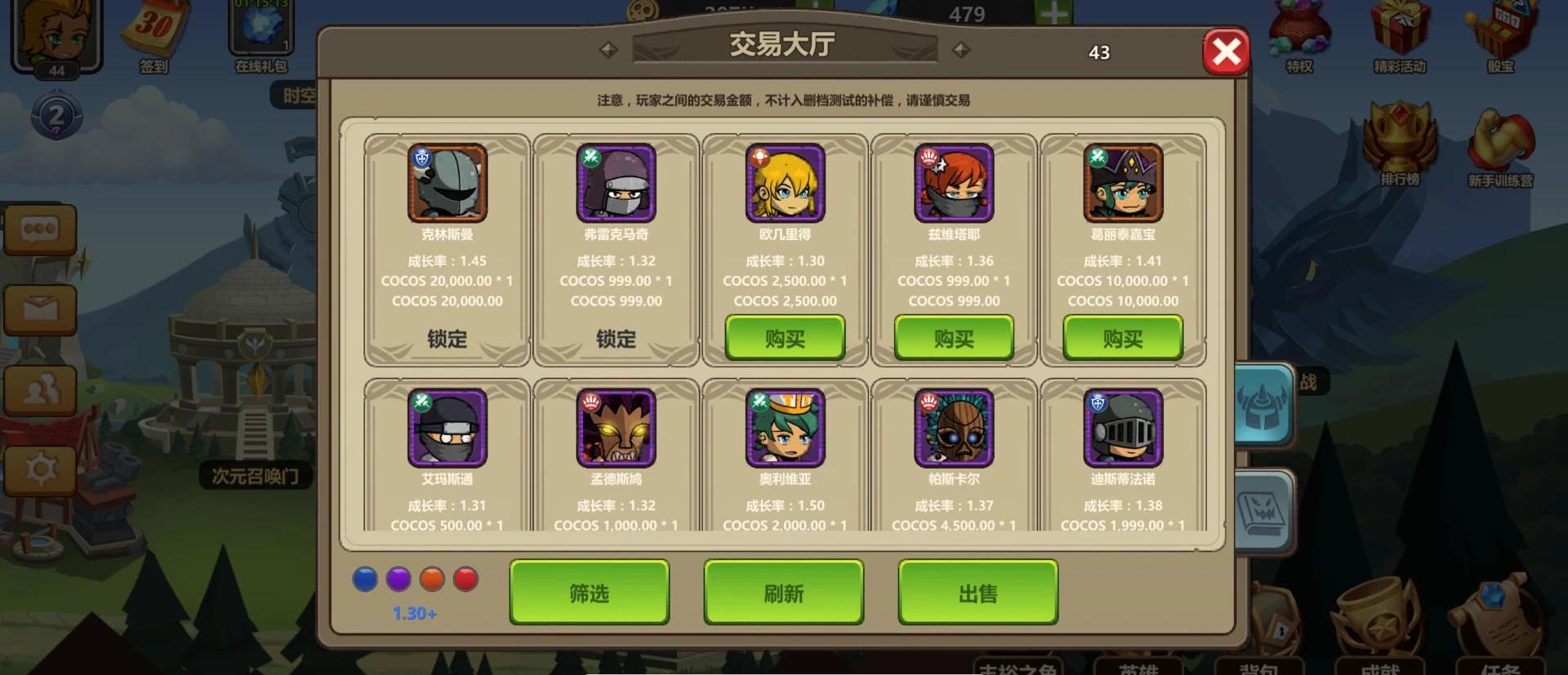Close the 交易大厅 trading hall window
1568x675 pixels.
pos(1225,52)
